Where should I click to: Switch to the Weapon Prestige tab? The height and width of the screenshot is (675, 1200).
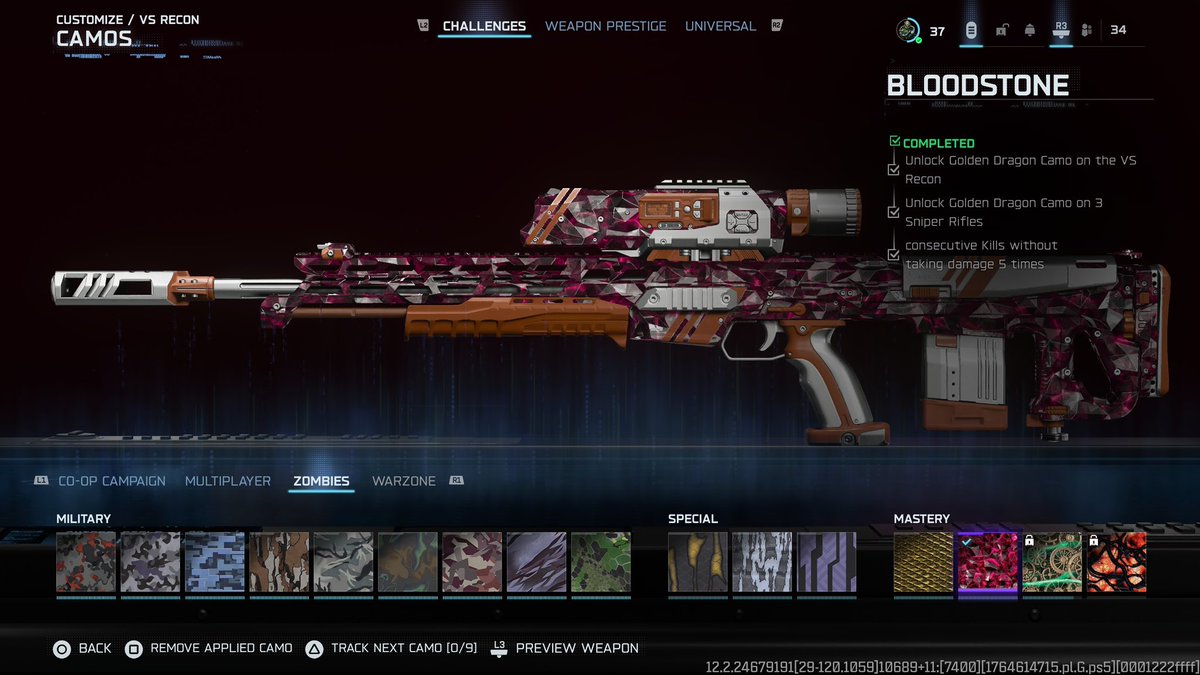tap(605, 26)
